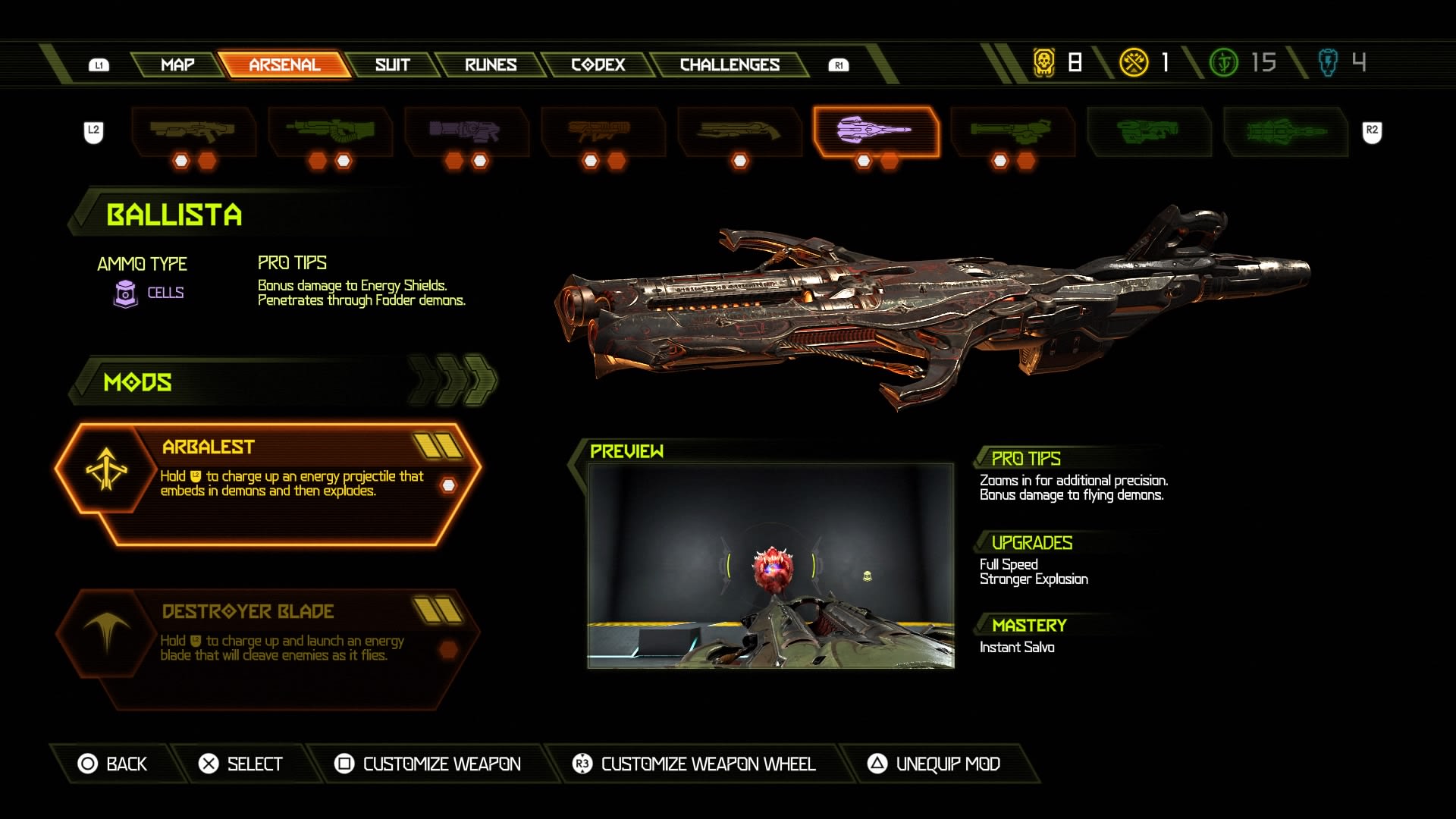Open Customize Weapon Wheel

tap(694, 764)
